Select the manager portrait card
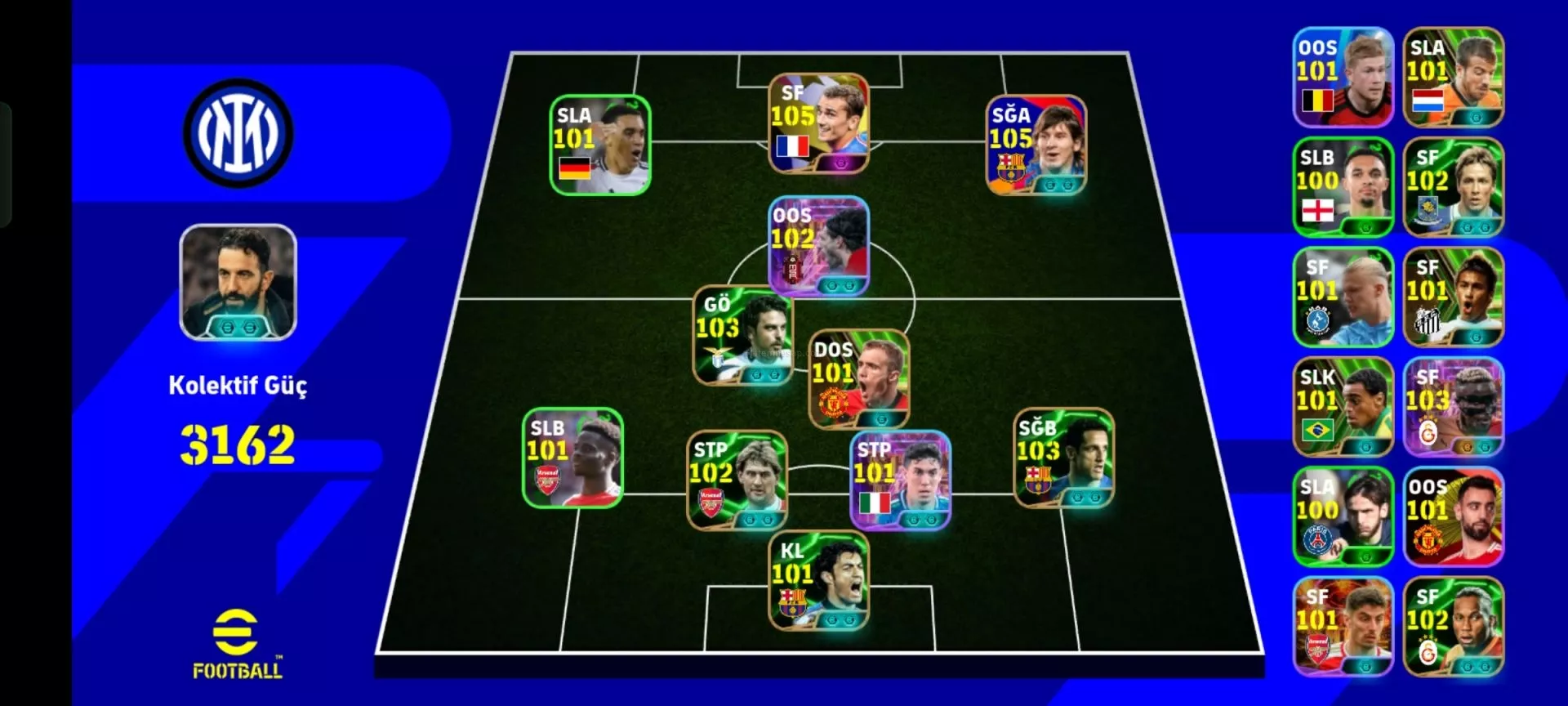The width and height of the screenshot is (1568, 706). click(238, 282)
